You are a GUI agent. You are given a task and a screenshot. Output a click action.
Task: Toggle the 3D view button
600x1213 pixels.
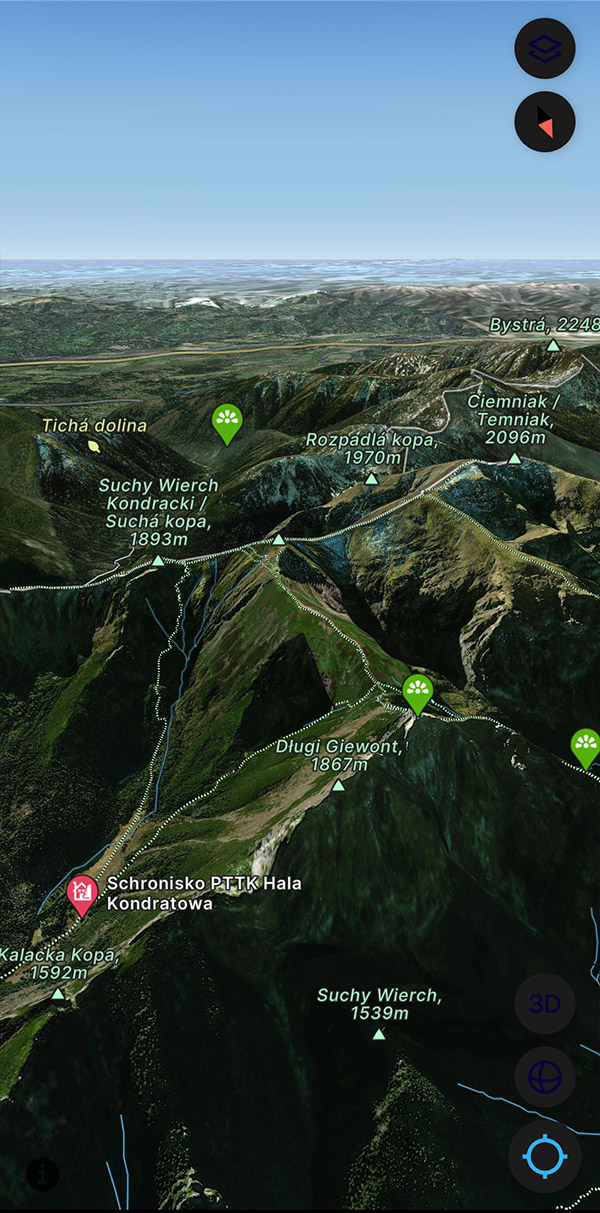(x=545, y=1004)
